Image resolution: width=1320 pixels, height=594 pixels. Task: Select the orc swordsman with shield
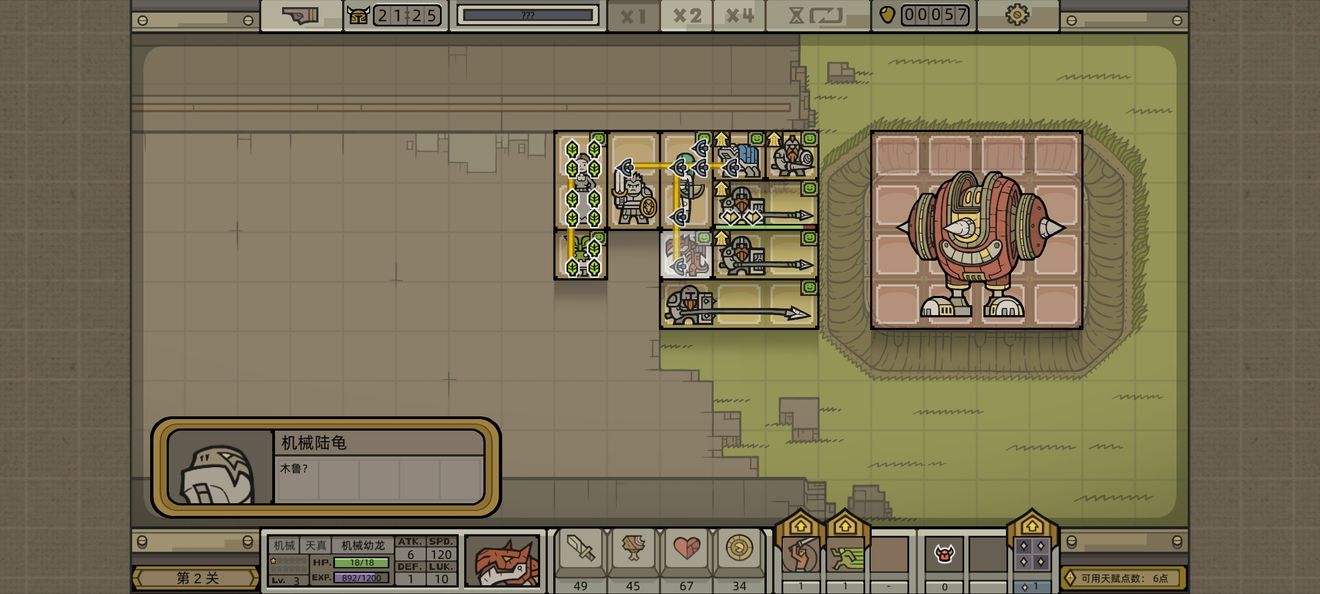tap(634, 194)
